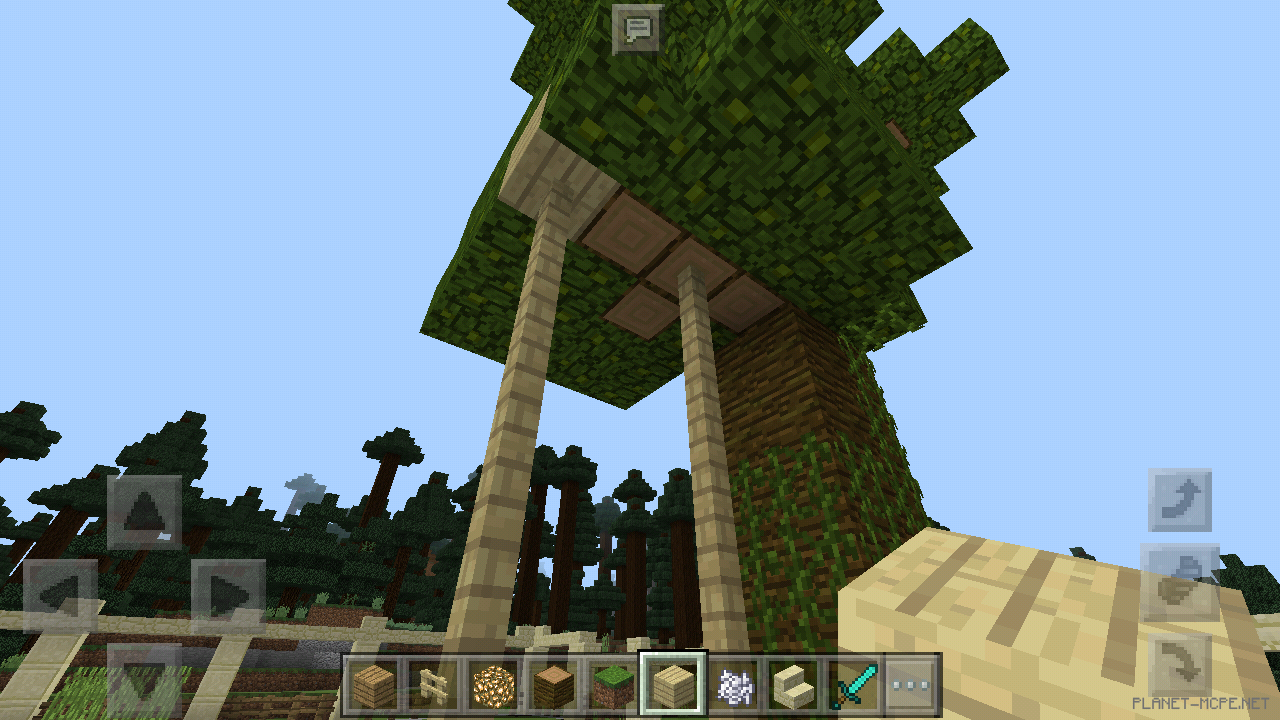
Task: Select the wood log hotbar slot
Action: 553,686
